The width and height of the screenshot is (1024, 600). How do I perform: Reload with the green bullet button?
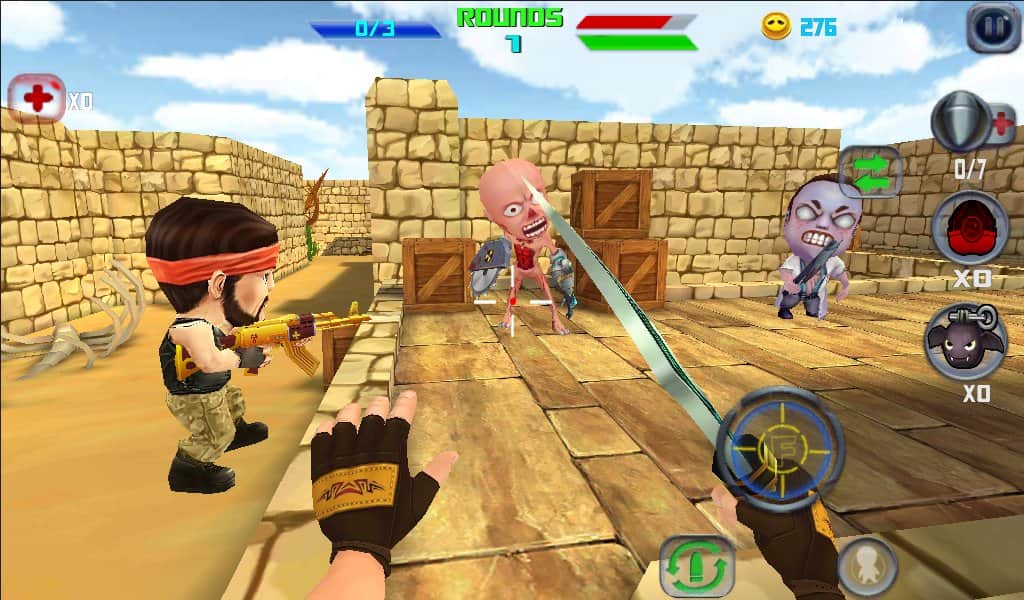pyautogui.click(x=698, y=567)
